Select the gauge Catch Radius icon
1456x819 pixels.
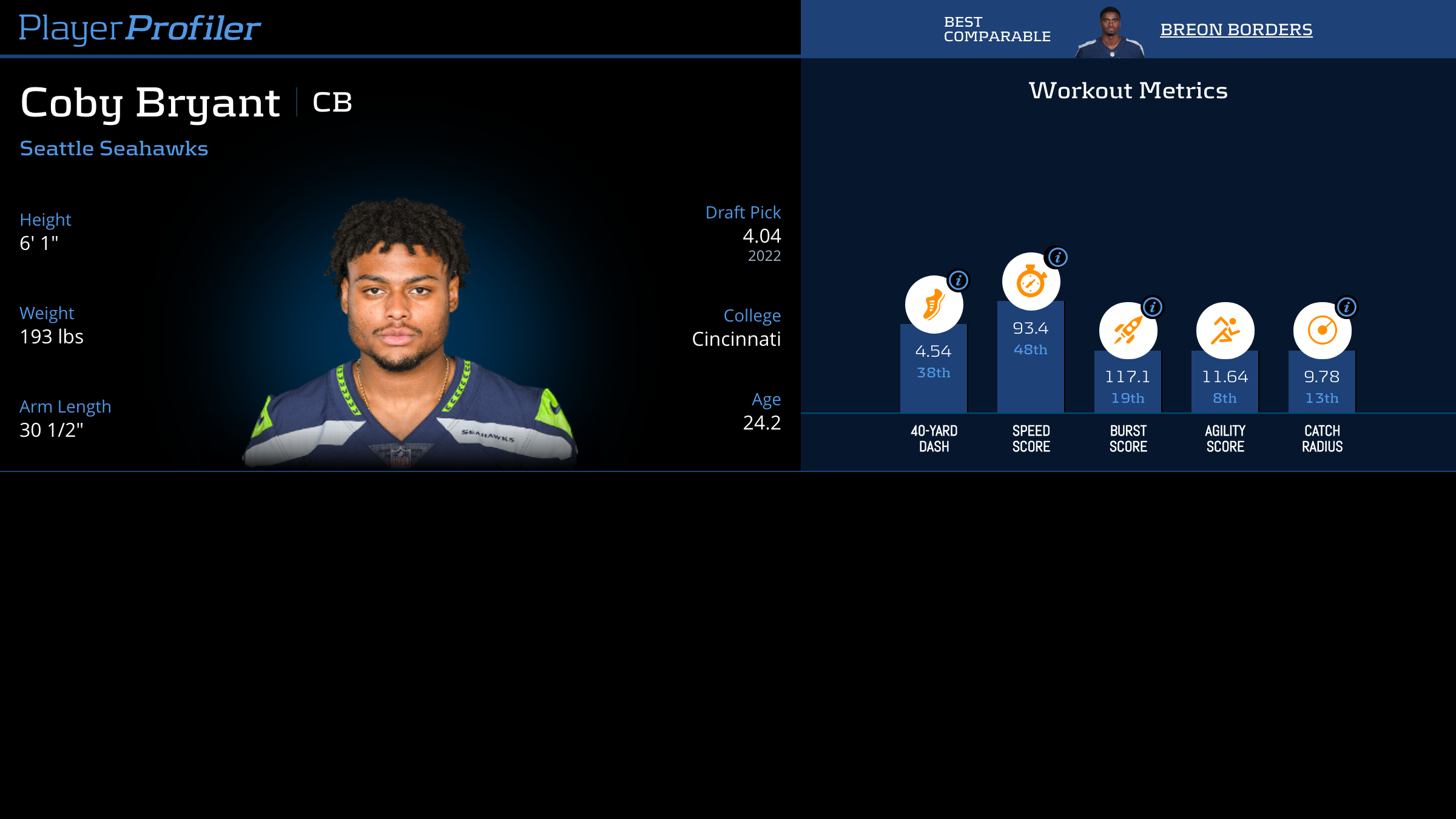[1321, 329]
